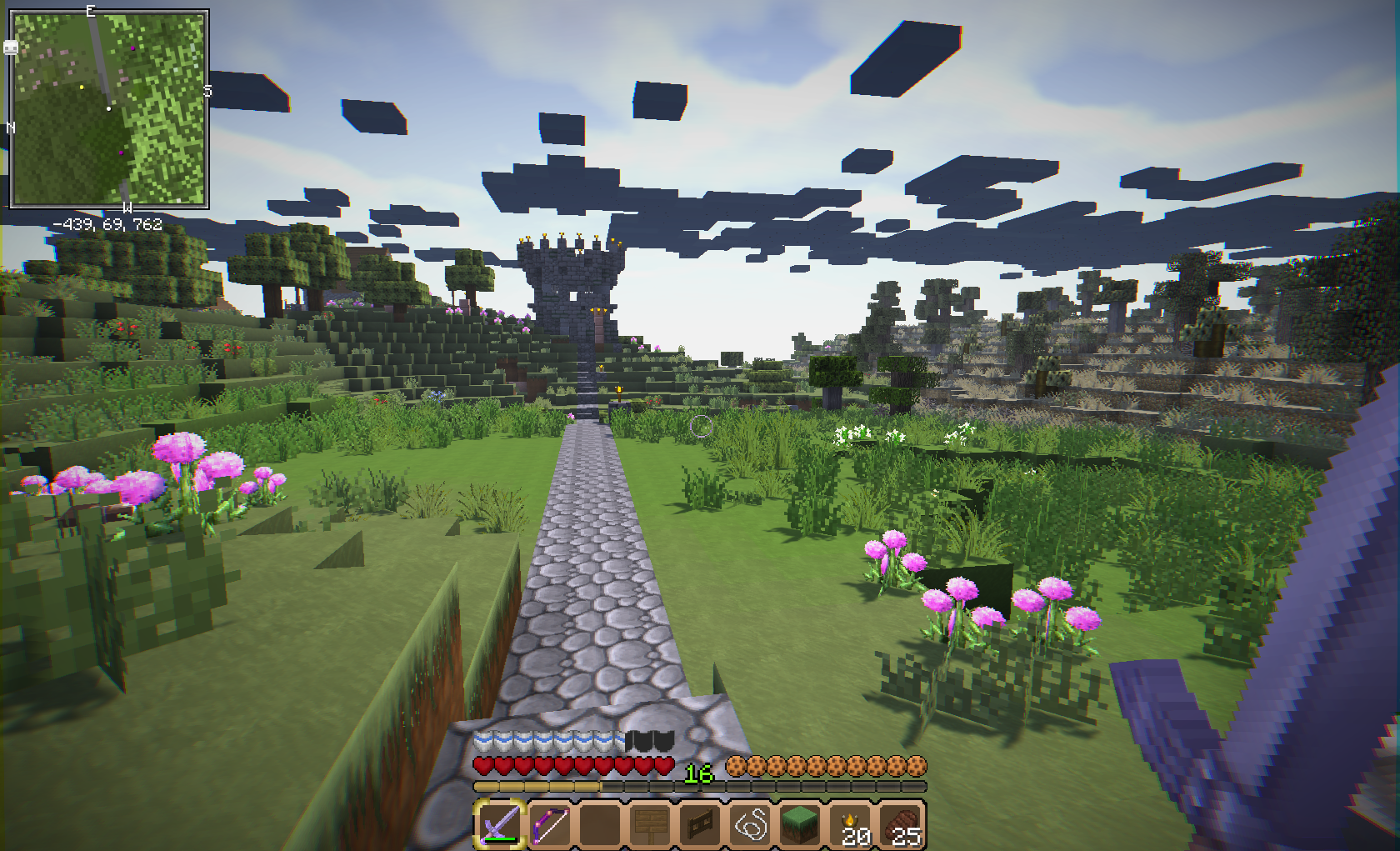Screen dimensions: 1400x851
Task: Choose the wooden sign hotbar slot
Action: pyautogui.click(x=650, y=824)
